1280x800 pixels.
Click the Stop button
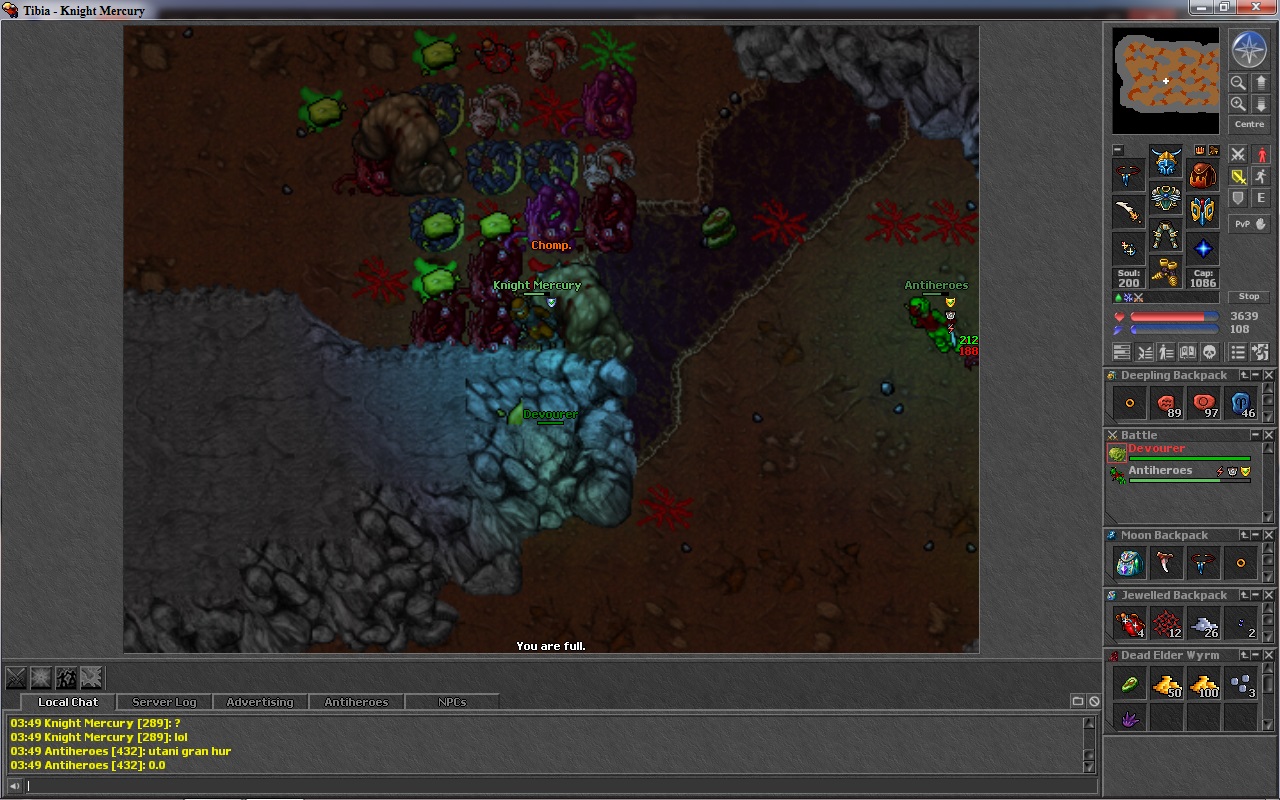(1249, 297)
